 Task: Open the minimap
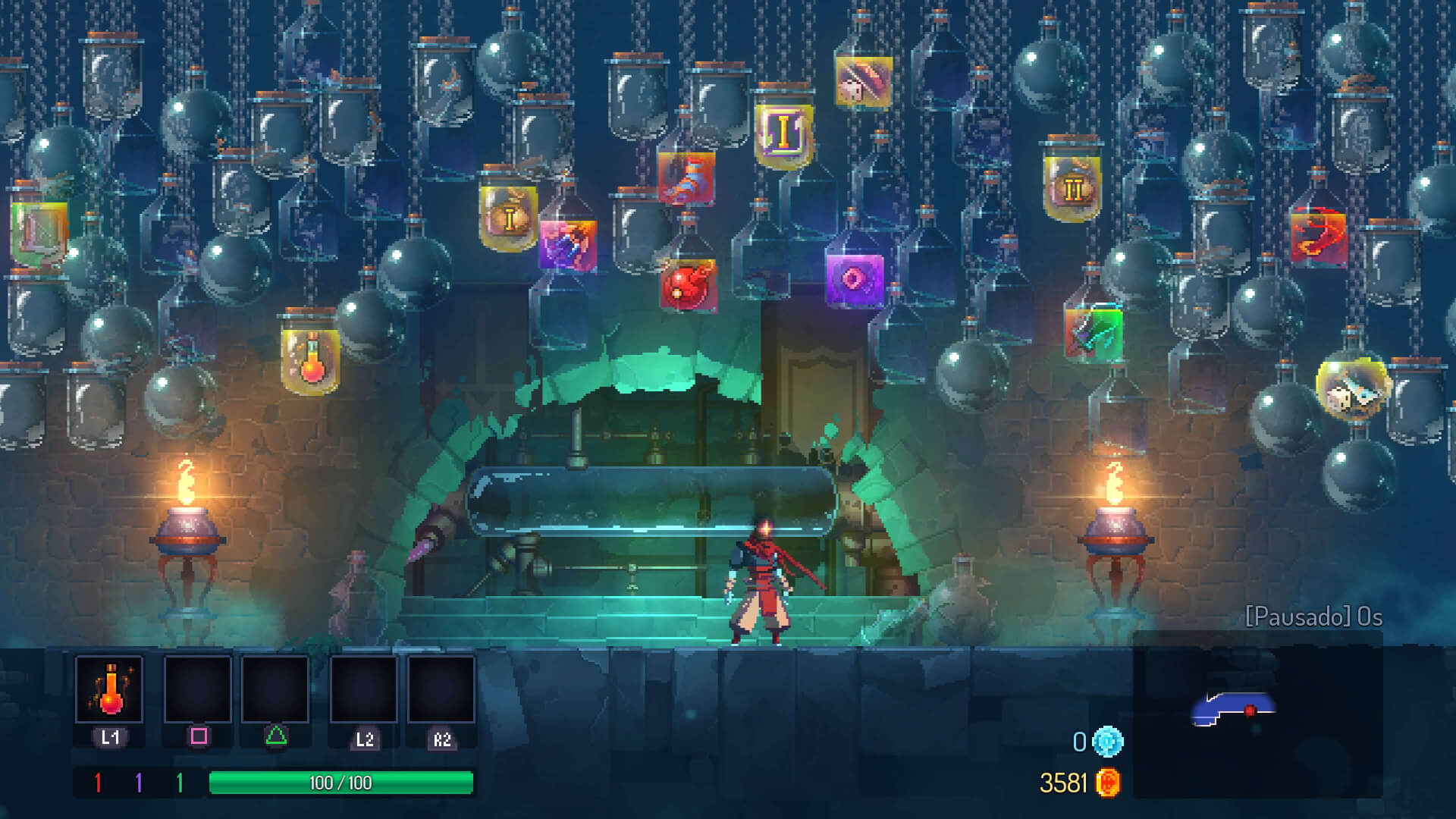tap(1257, 714)
